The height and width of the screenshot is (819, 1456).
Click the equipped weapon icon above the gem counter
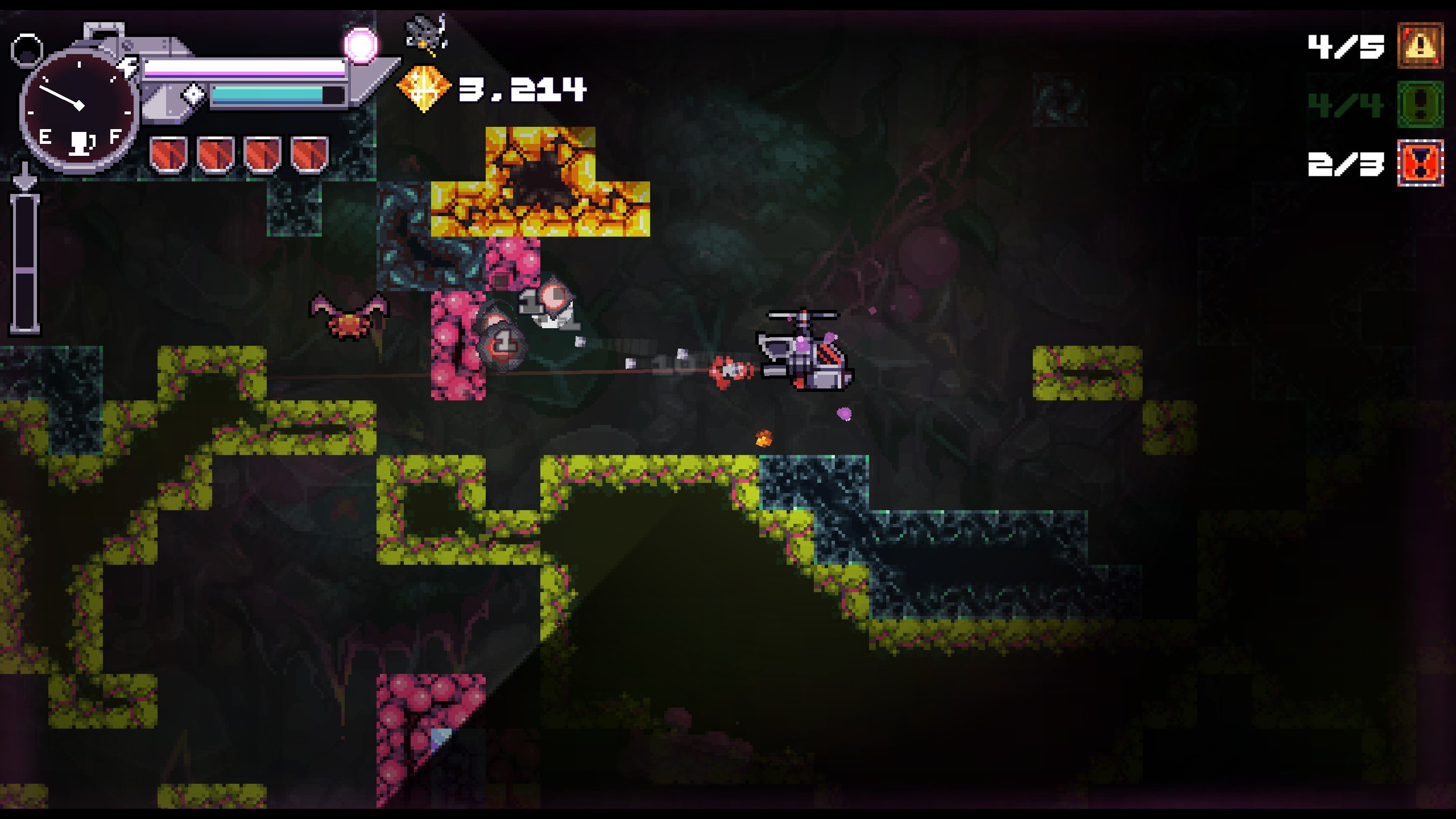pos(426,33)
